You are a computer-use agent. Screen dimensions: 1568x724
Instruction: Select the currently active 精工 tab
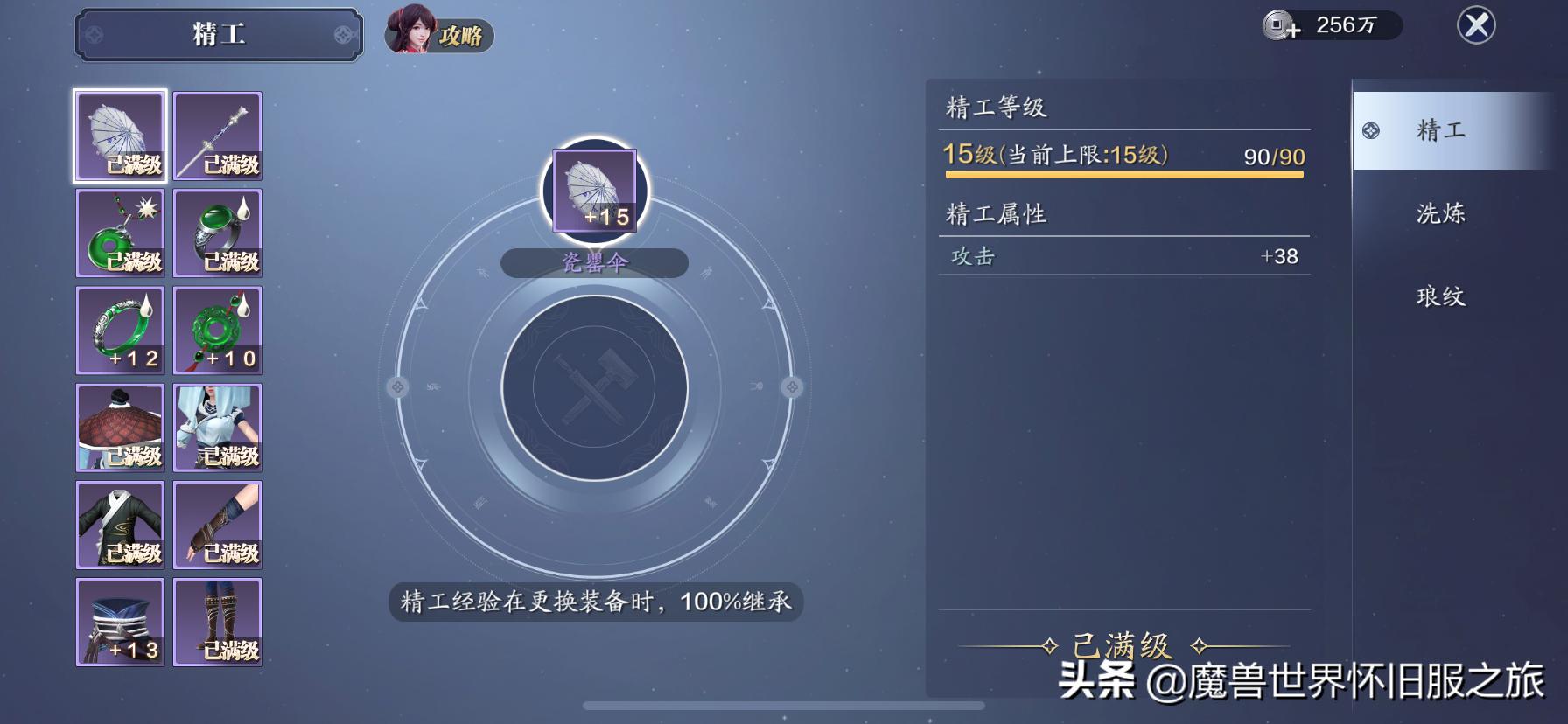(x=1444, y=129)
